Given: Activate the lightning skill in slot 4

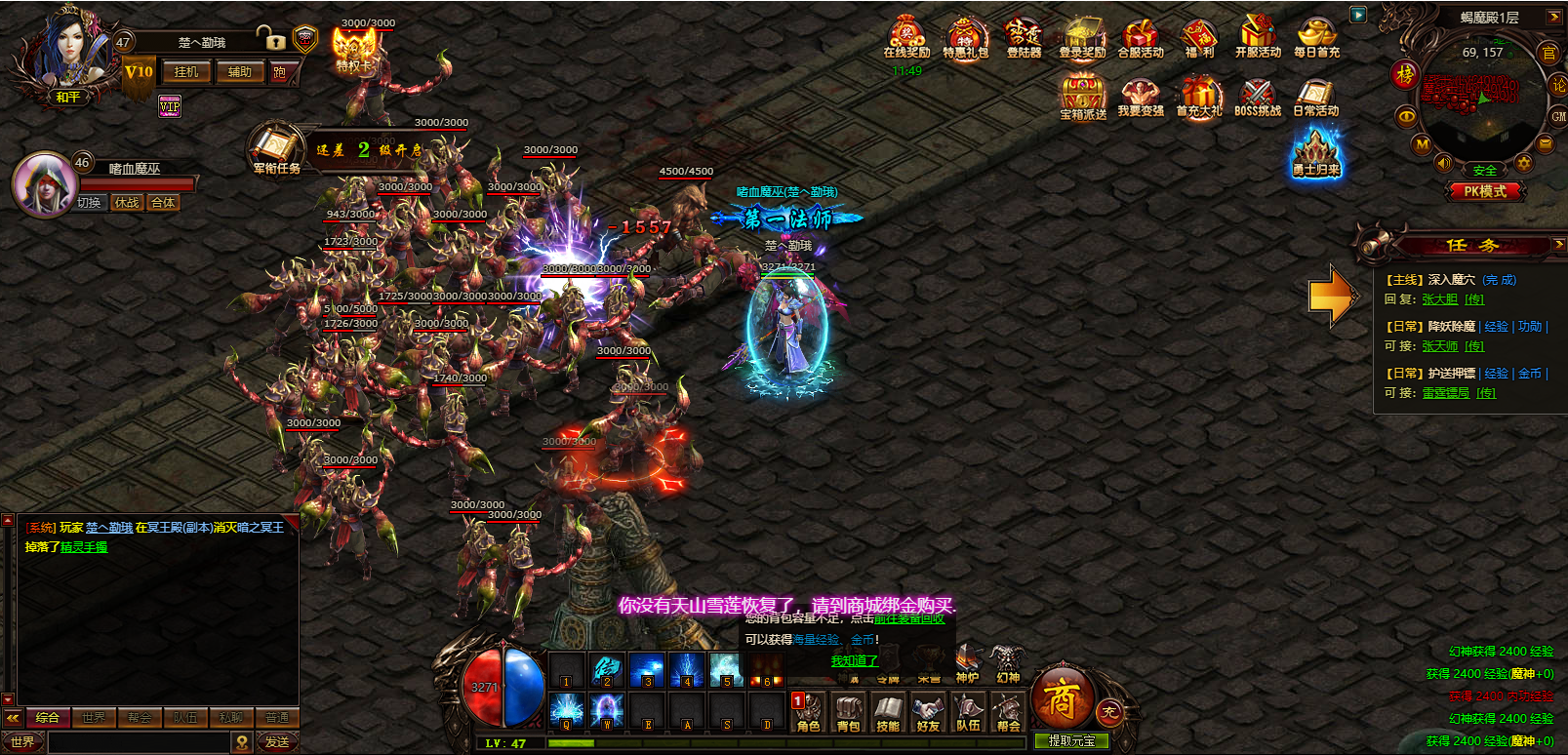Looking at the screenshot, I should [x=687, y=670].
